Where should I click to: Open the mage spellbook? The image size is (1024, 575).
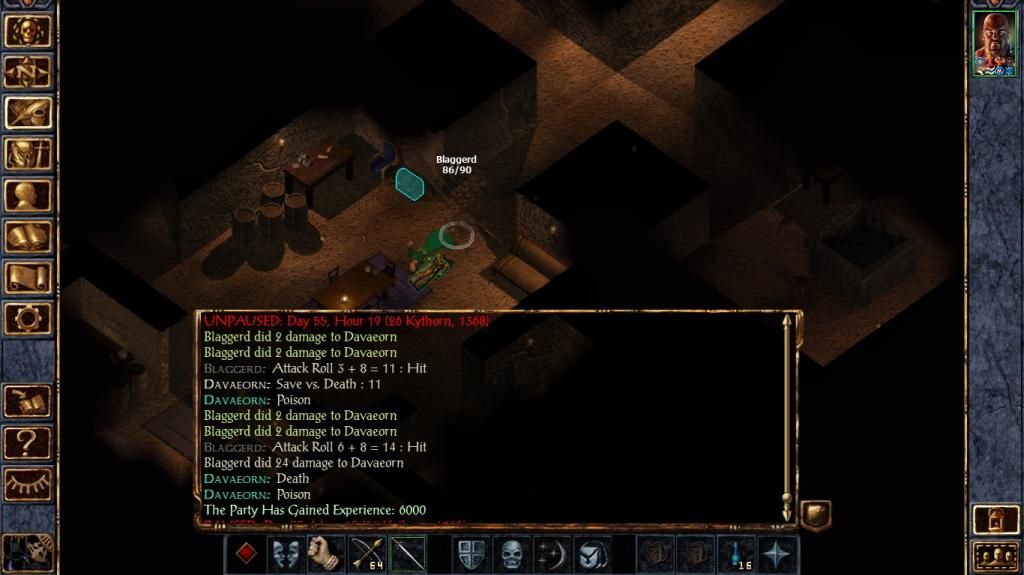[x=28, y=236]
